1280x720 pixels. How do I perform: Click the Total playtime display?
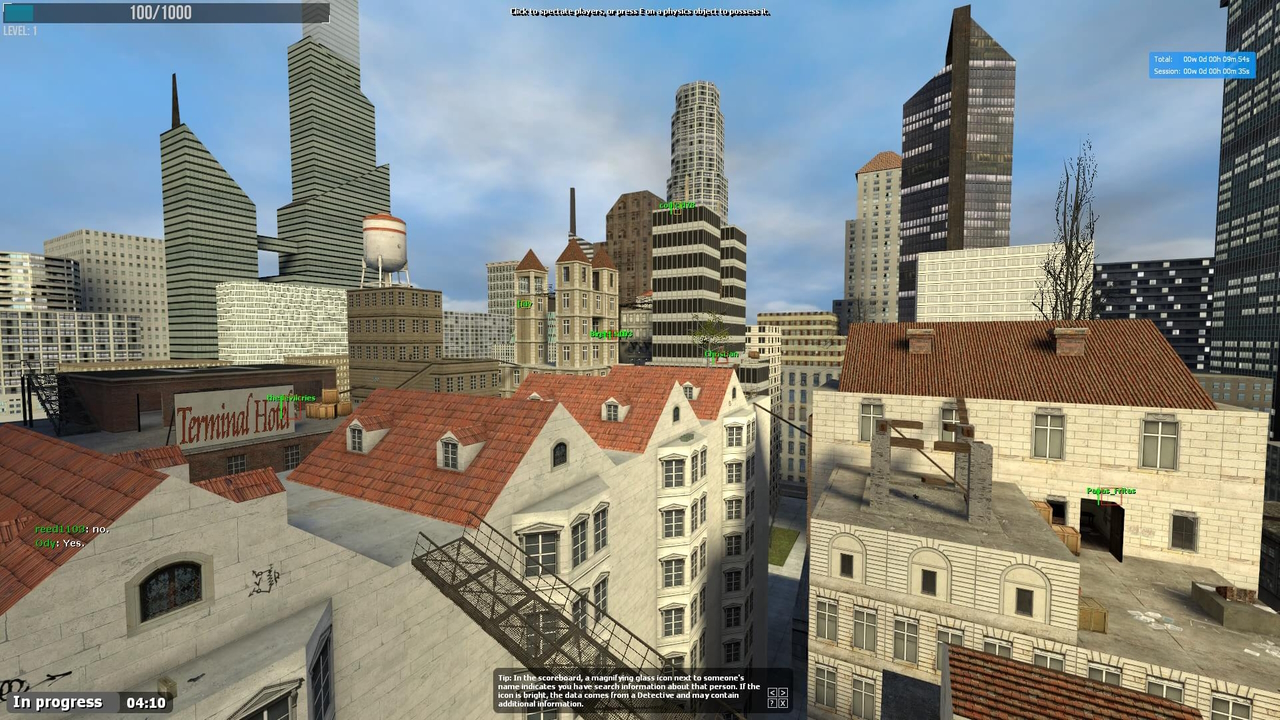point(1203,59)
